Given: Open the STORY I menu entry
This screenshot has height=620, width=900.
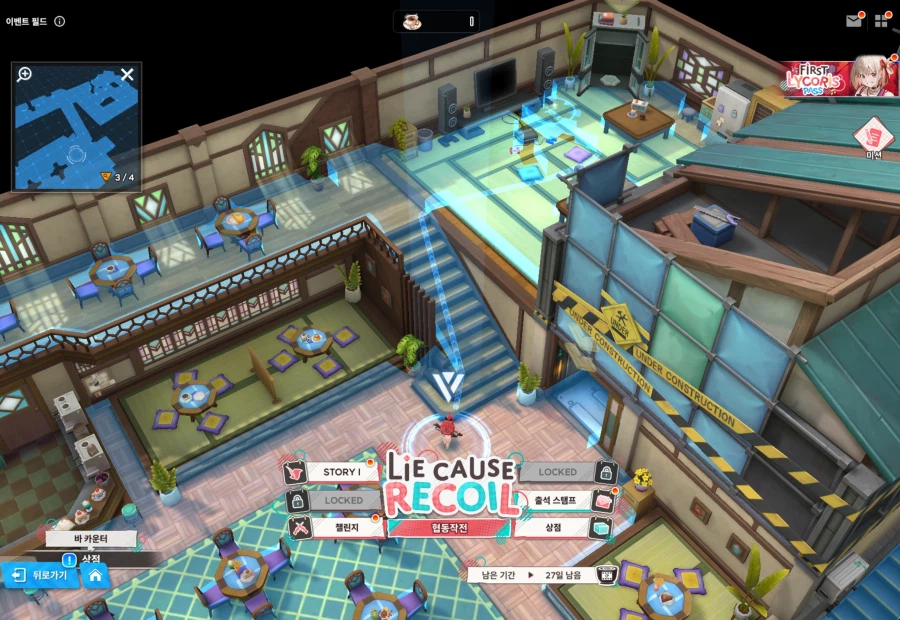Looking at the screenshot, I should [x=338, y=472].
